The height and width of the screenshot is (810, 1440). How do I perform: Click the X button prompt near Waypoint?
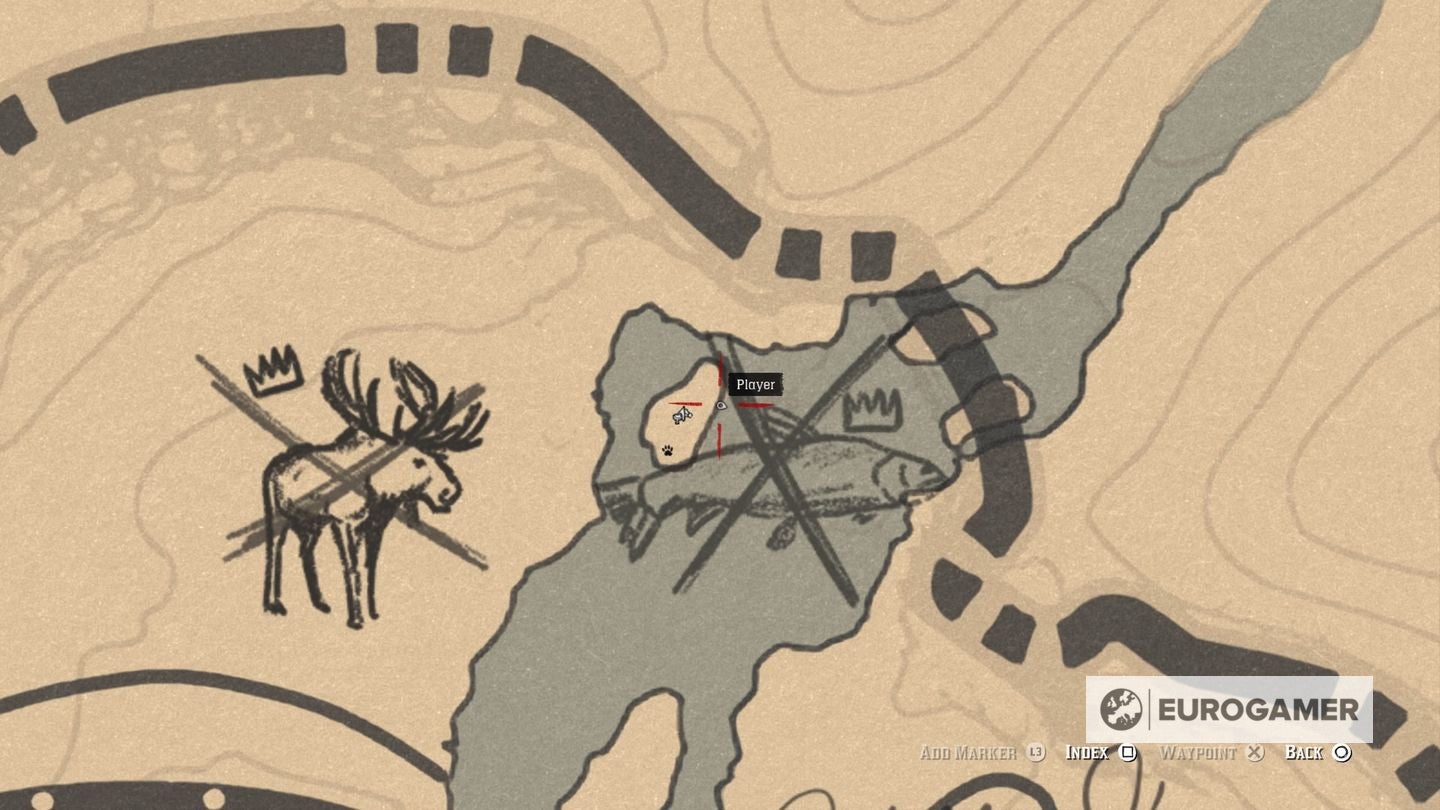pos(1253,752)
